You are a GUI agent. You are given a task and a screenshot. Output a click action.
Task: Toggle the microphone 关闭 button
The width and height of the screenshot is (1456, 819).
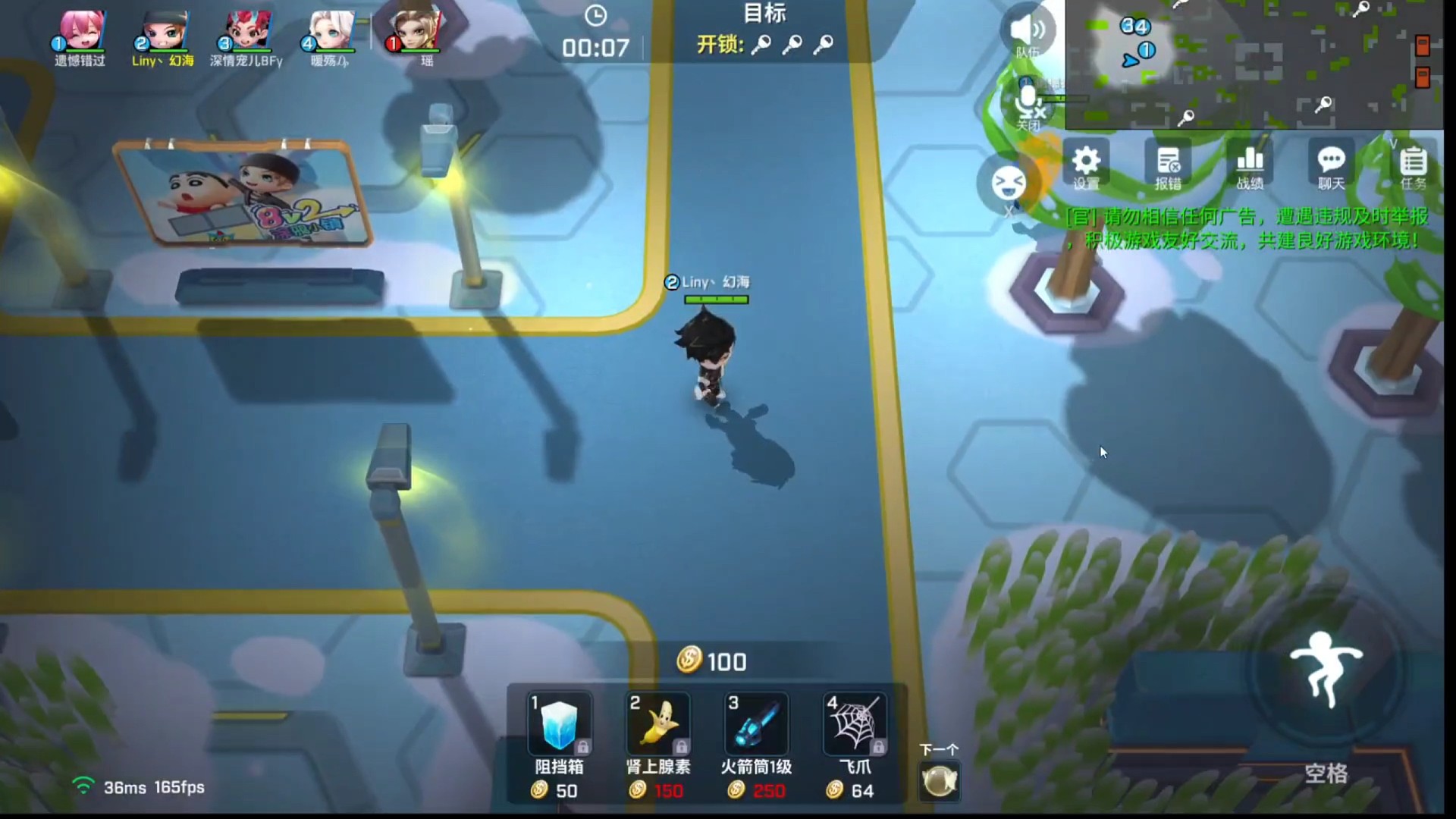pos(1028,105)
